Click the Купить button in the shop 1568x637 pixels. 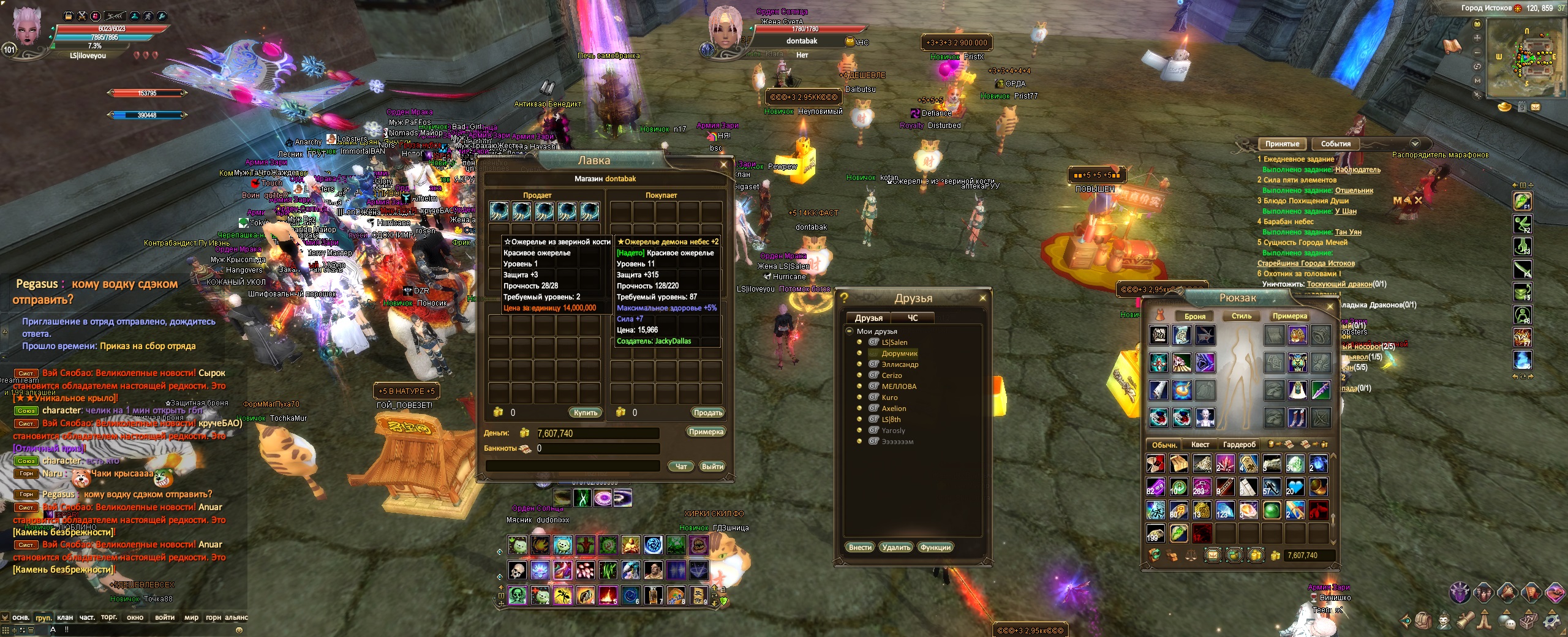[x=585, y=413]
